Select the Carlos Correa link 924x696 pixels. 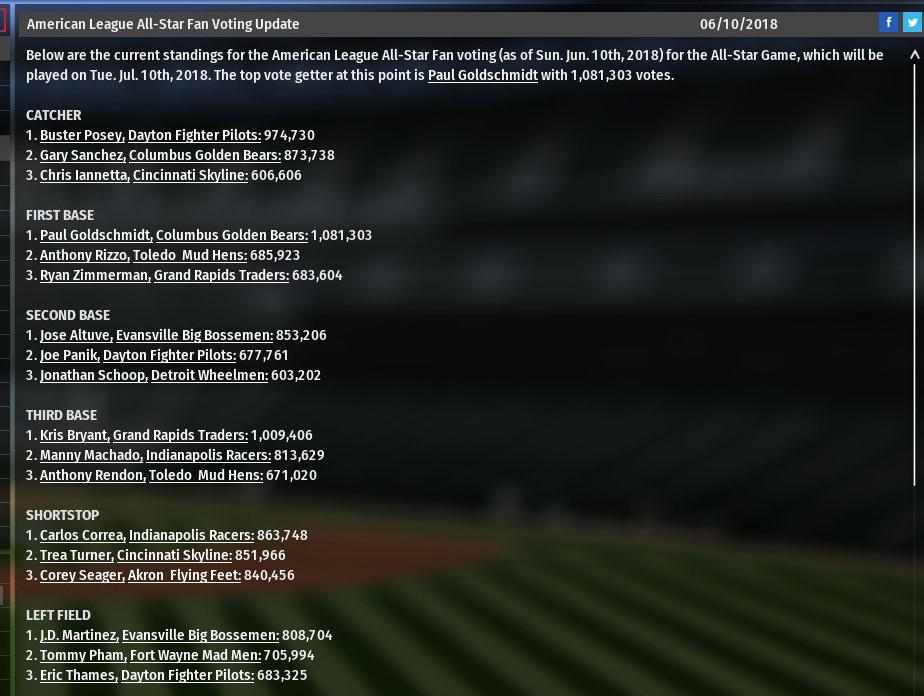[x=82, y=535]
